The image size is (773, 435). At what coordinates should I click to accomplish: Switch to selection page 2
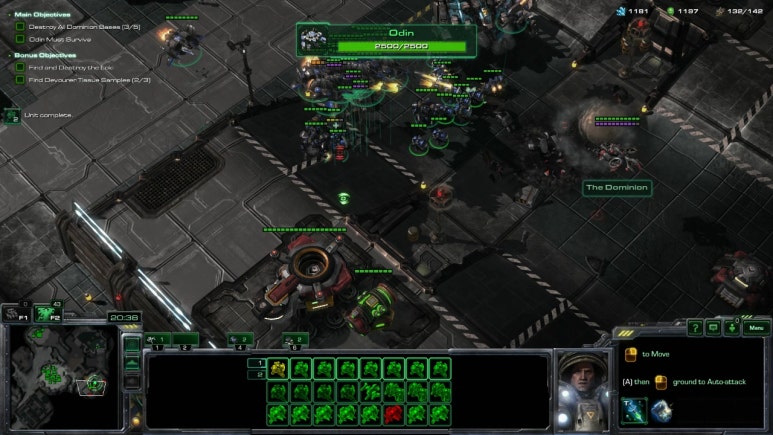[x=256, y=375]
